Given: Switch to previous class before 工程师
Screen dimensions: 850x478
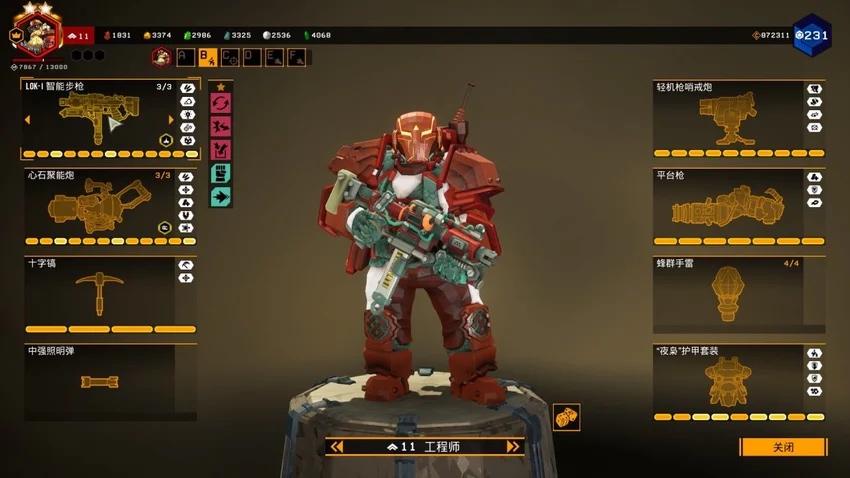Looking at the screenshot, I should click(338, 447).
